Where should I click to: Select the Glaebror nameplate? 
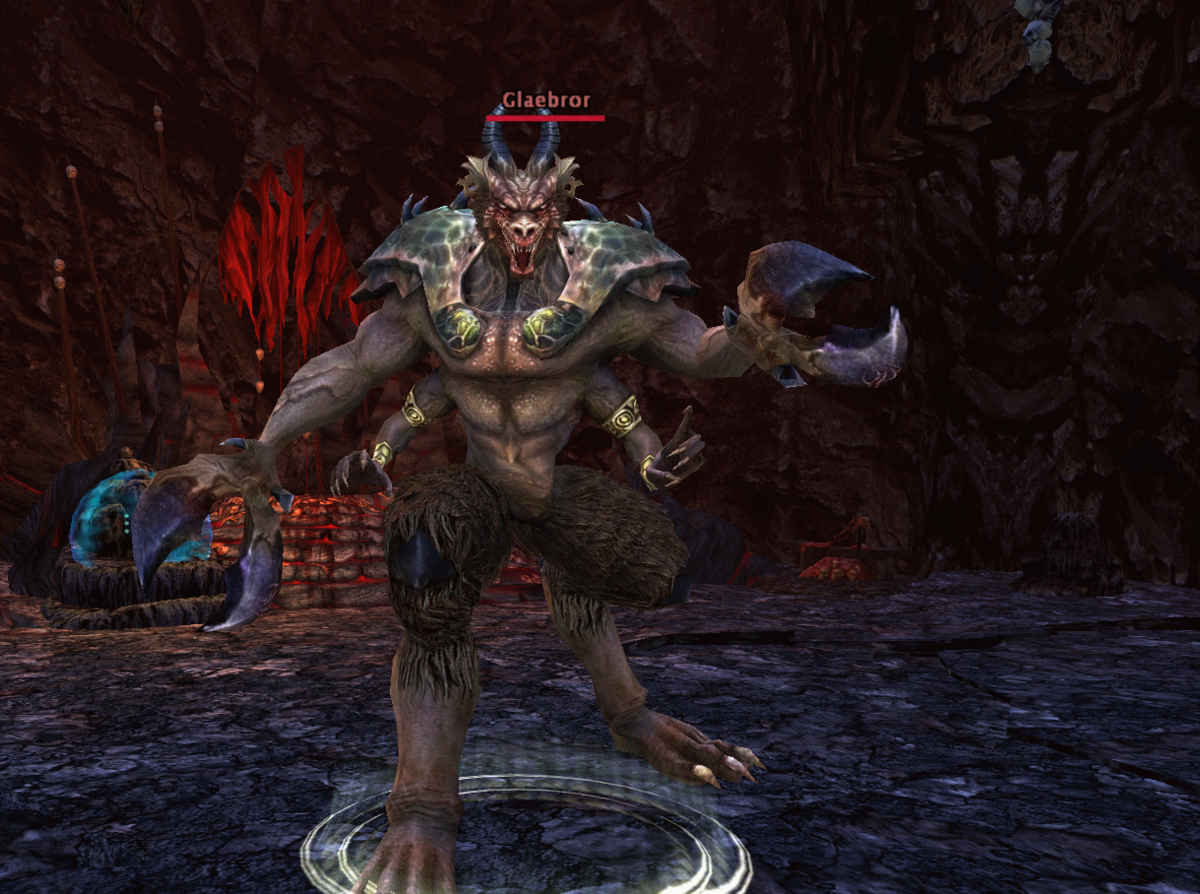point(546,101)
